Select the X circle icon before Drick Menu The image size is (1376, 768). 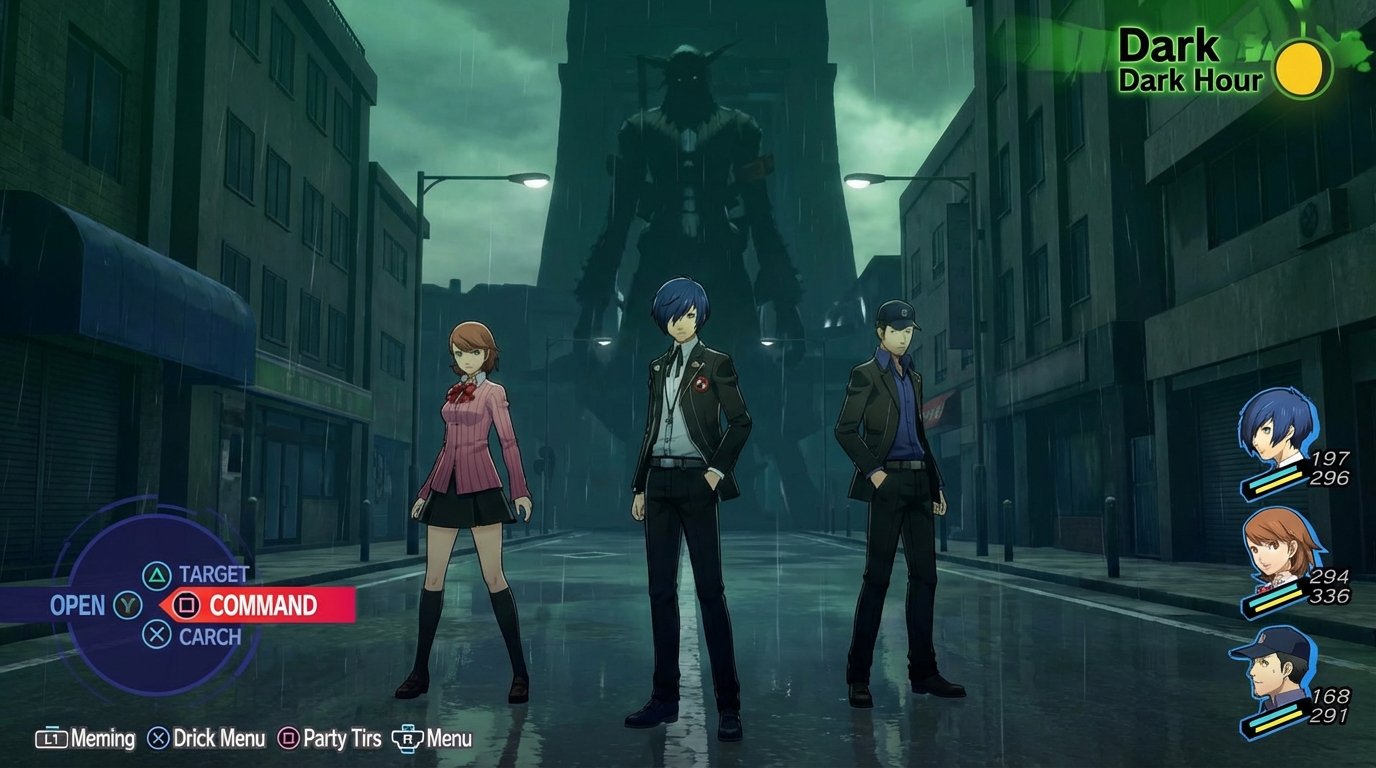pyautogui.click(x=159, y=737)
